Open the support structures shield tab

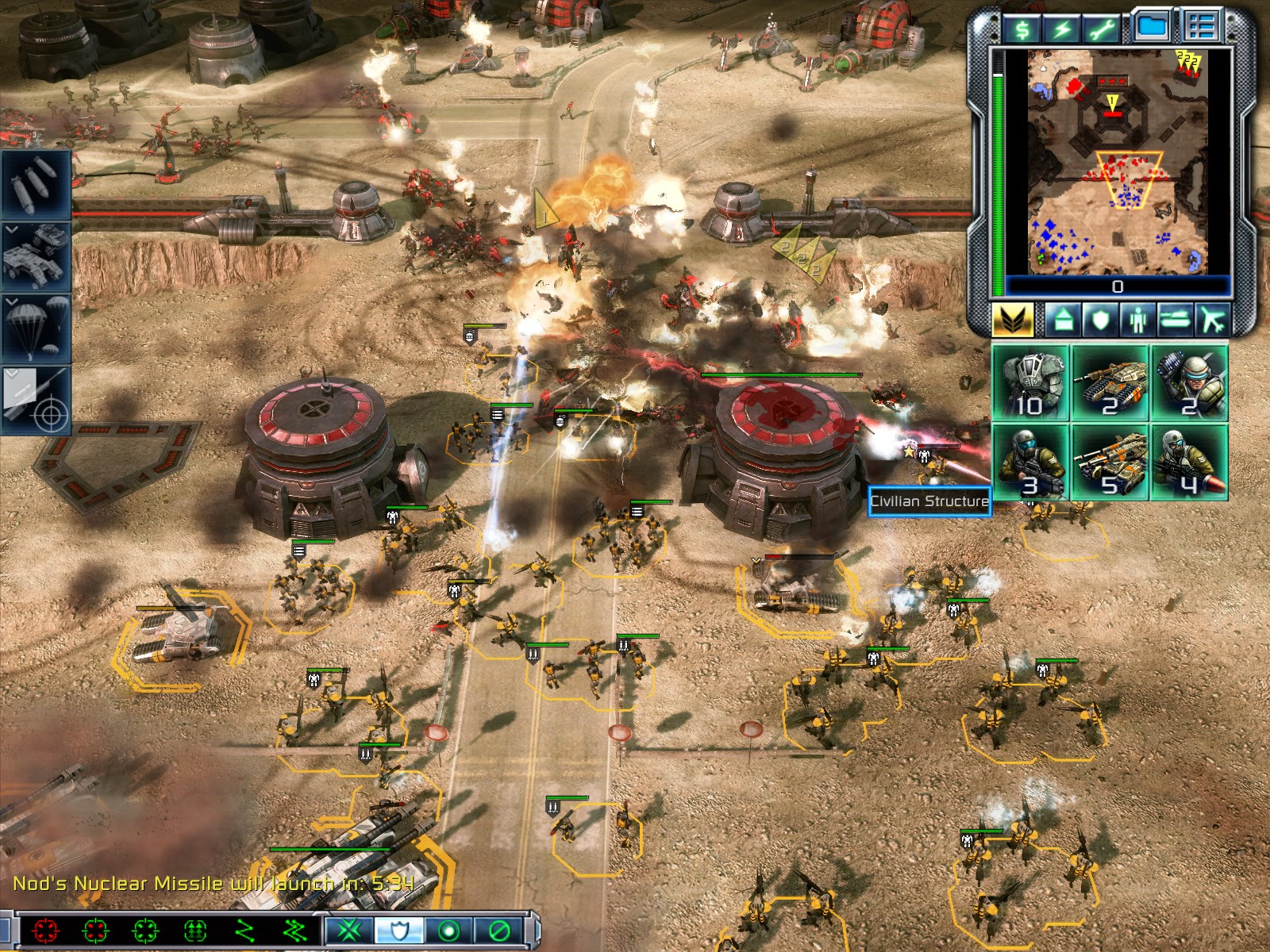1101,321
